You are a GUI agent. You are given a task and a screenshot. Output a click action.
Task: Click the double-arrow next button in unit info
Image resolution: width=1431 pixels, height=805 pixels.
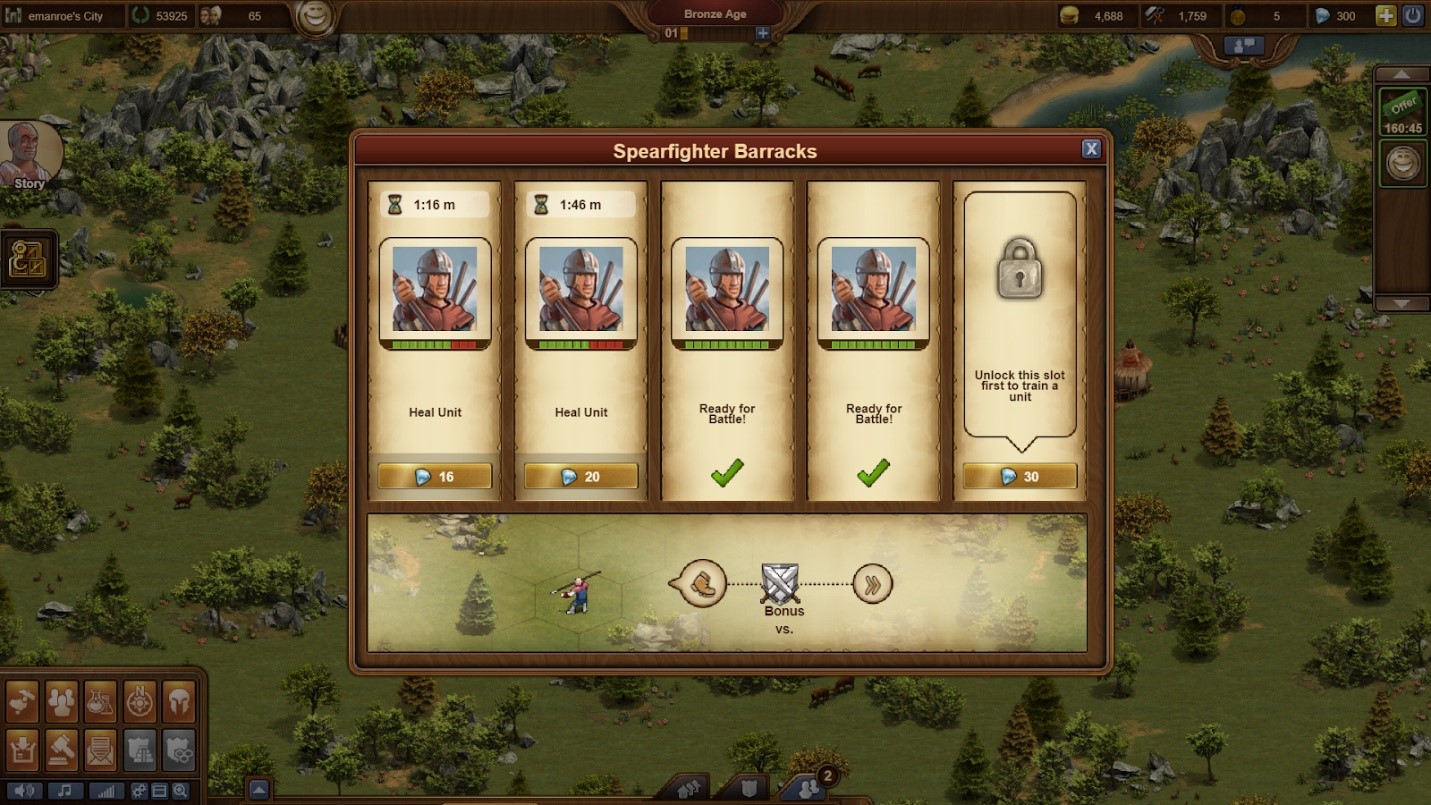click(872, 584)
